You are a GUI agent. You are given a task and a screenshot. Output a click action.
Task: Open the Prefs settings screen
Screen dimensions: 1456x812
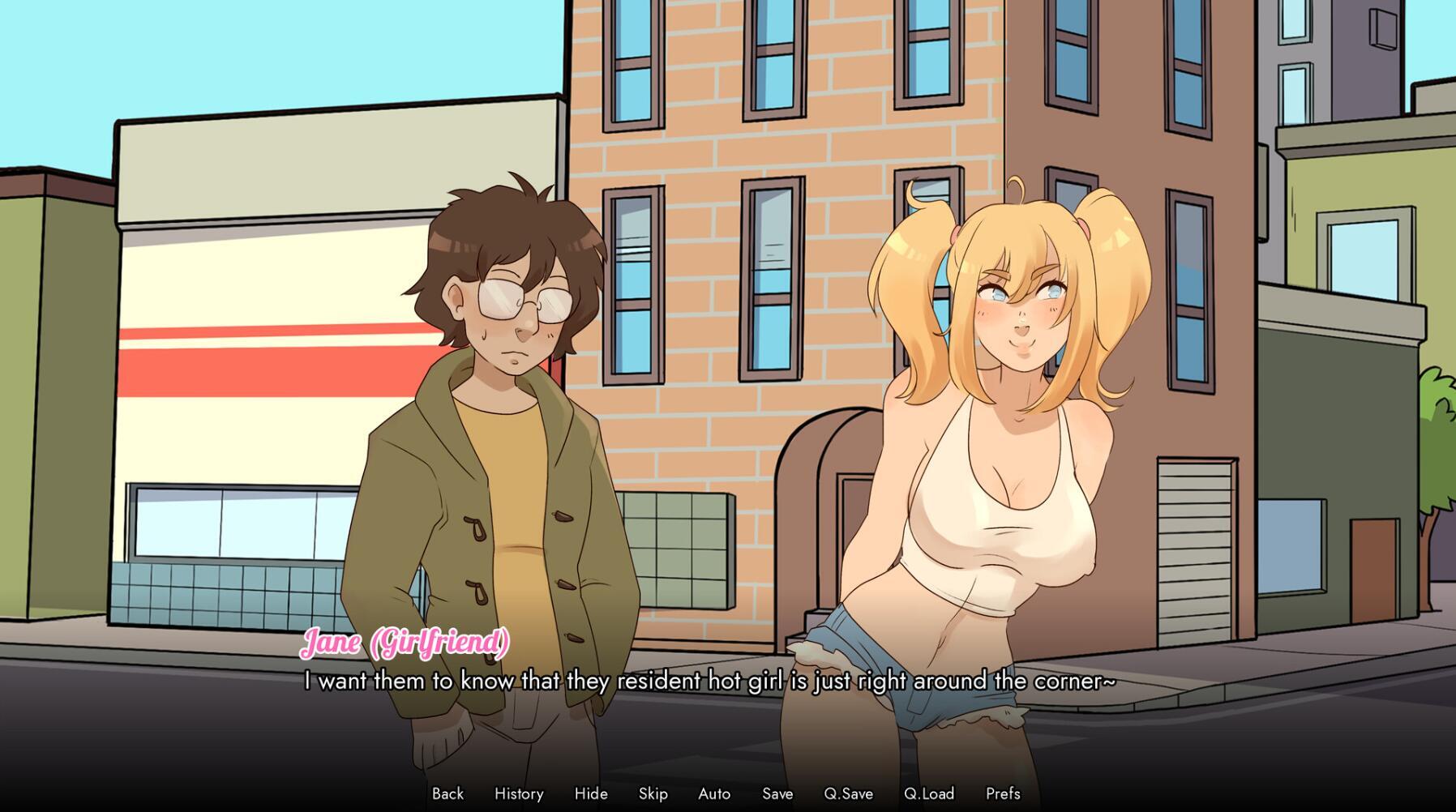(1002, 794)
